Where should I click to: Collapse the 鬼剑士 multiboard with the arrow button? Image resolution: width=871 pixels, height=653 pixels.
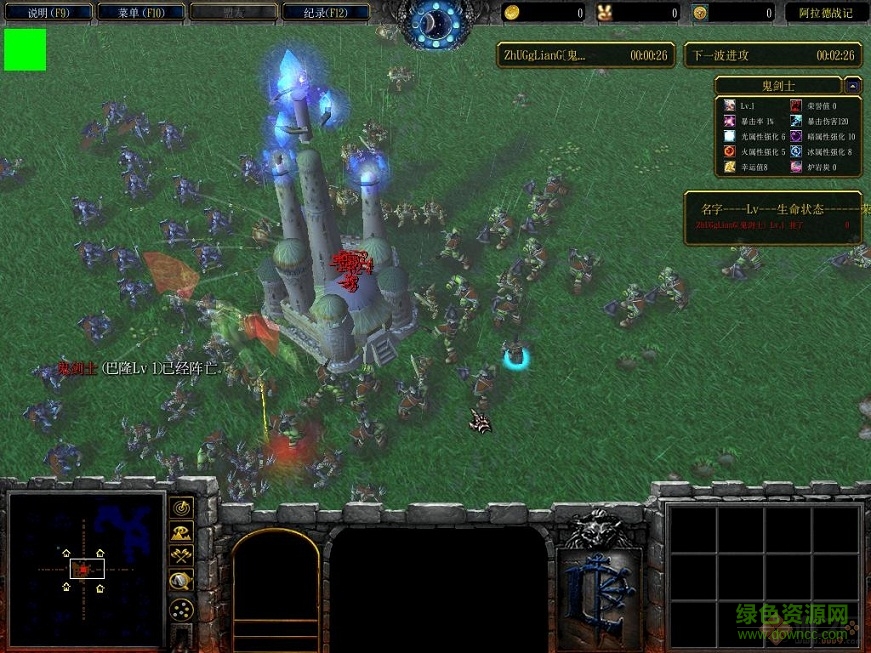coord(853,85)
